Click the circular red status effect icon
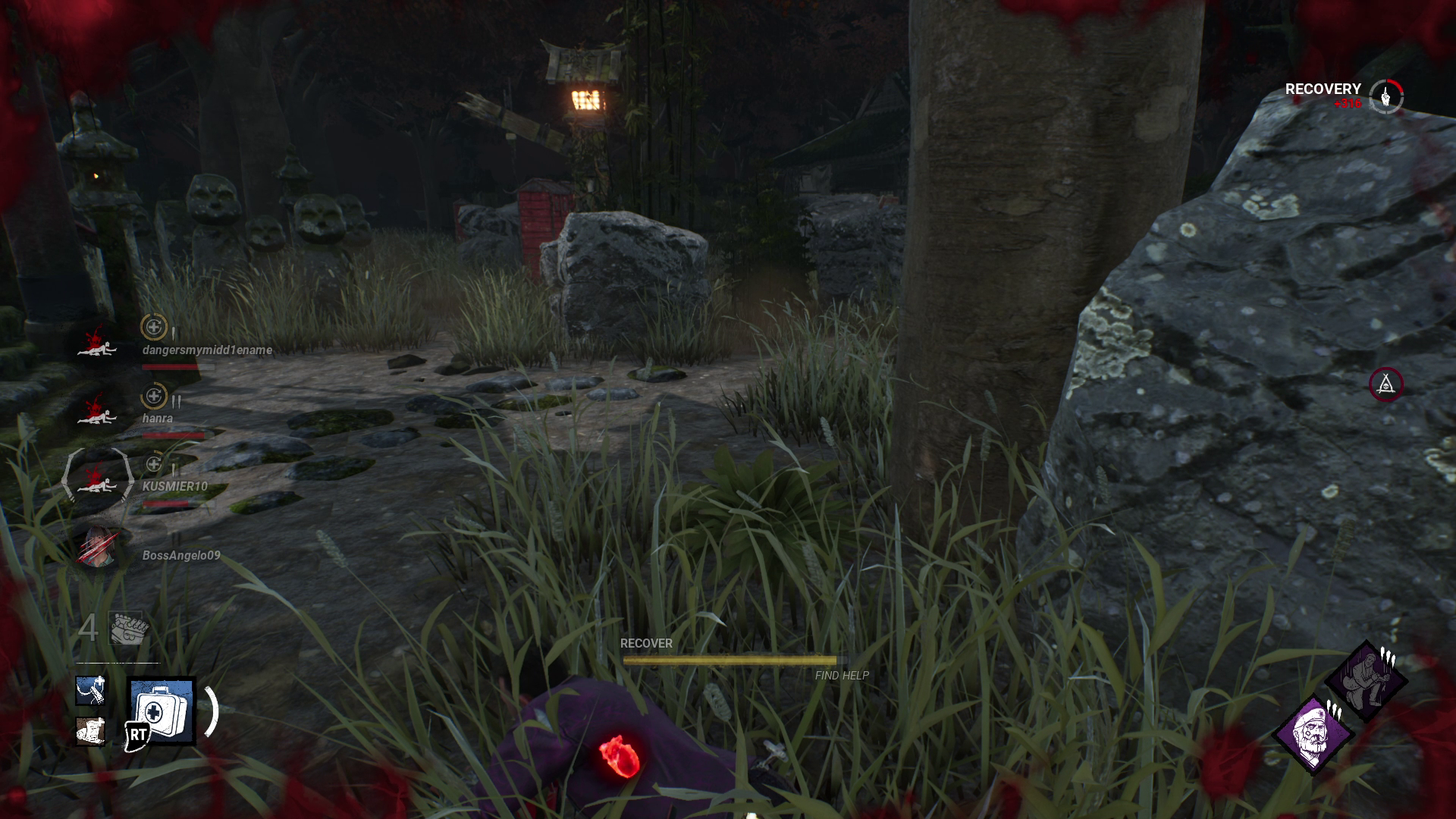Viewport: 1456px width, 819px height. pyautogui.click(x=1385, y=384)
